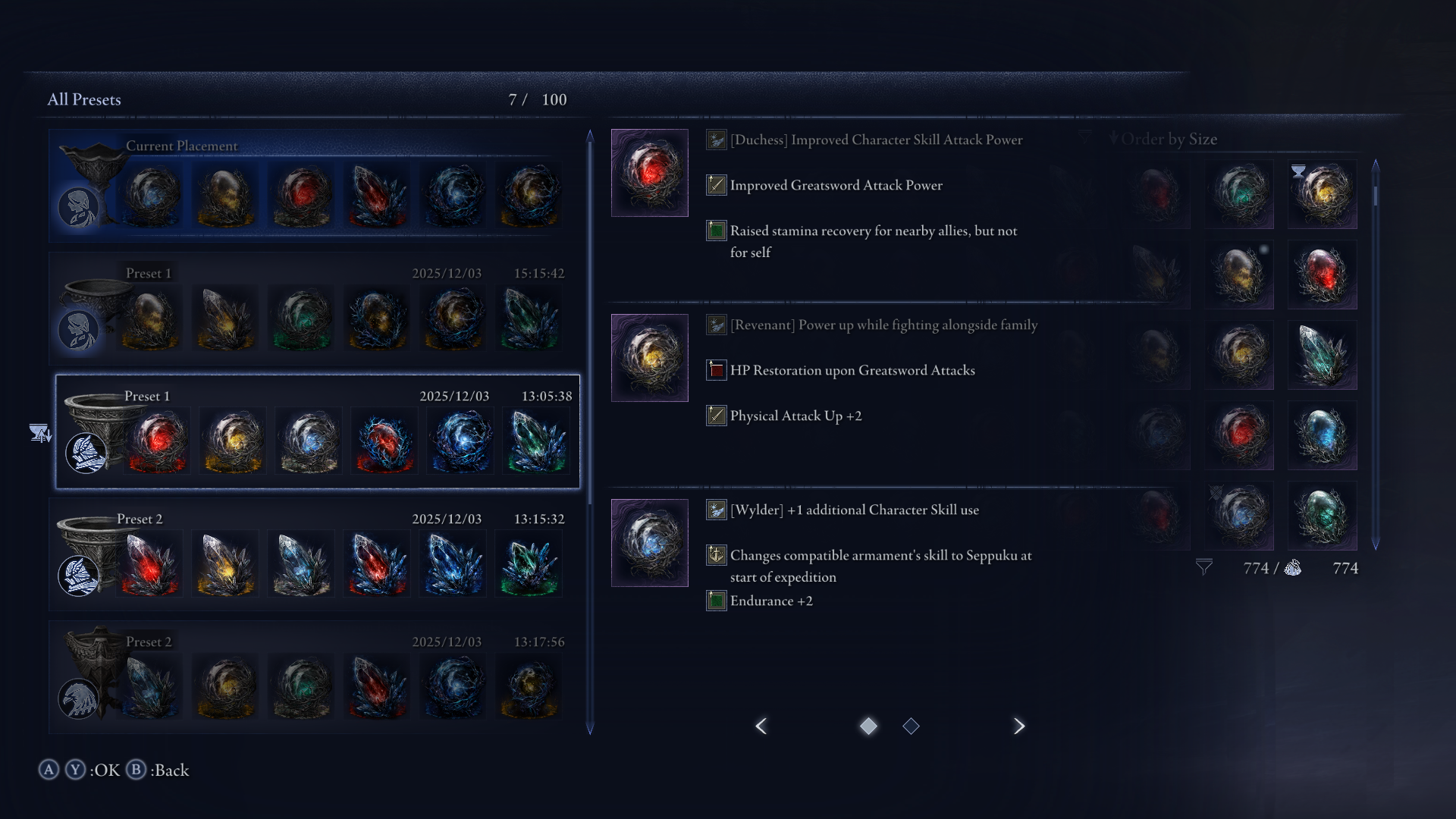Click the filter funnel icon near 774 count
Screen dimensions: 1456x819
(1205, 566)
